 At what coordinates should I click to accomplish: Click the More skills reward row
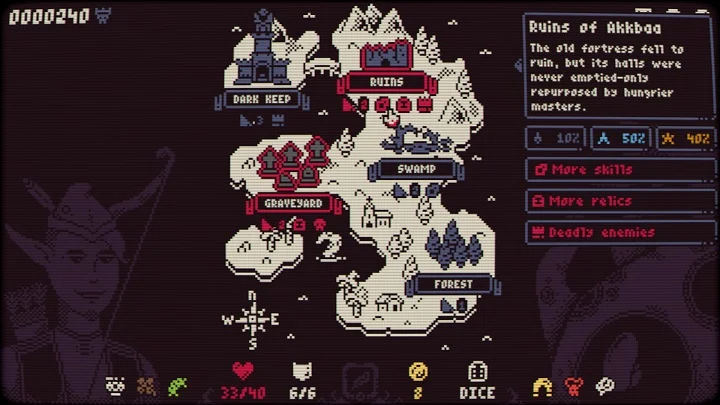tap(621, 170)
